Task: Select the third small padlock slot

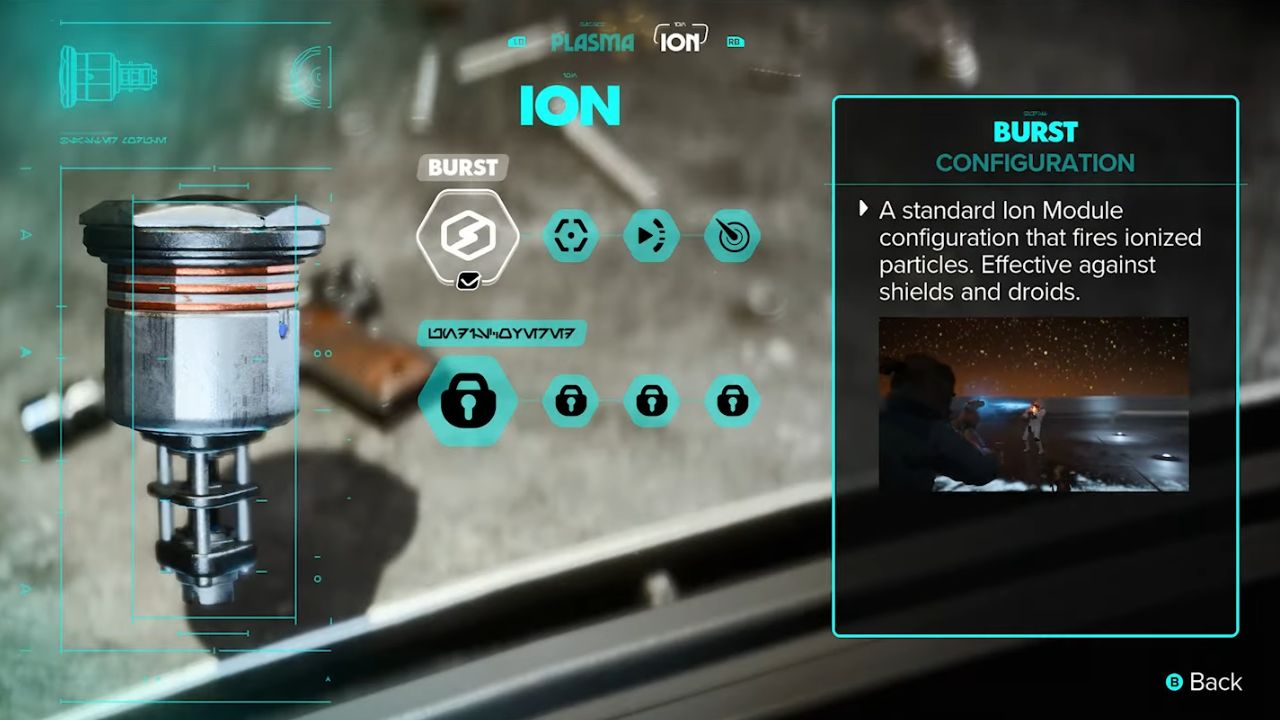Action: (x=651, y=398)
